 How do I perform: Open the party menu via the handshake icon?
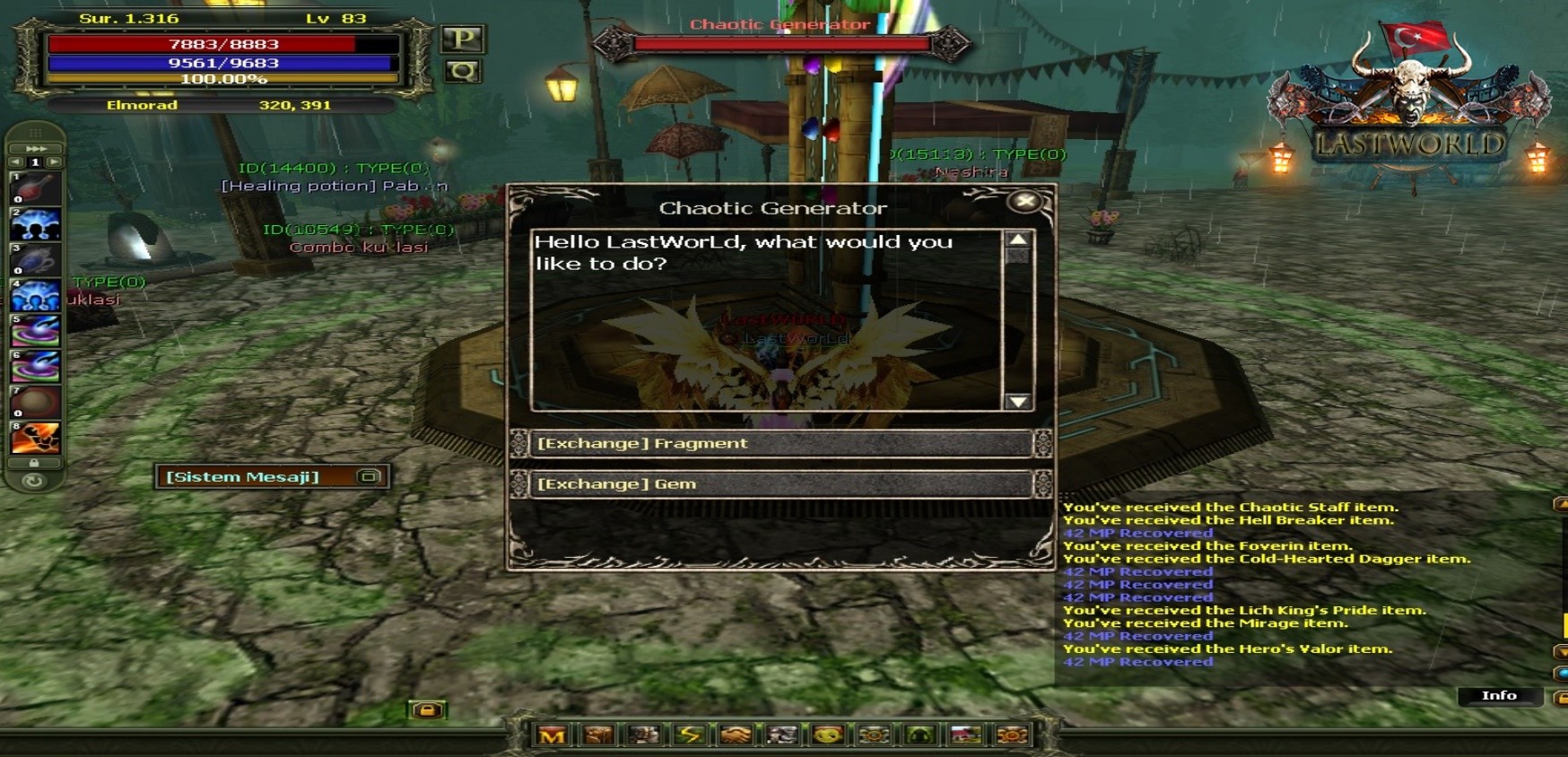point(736,734)
